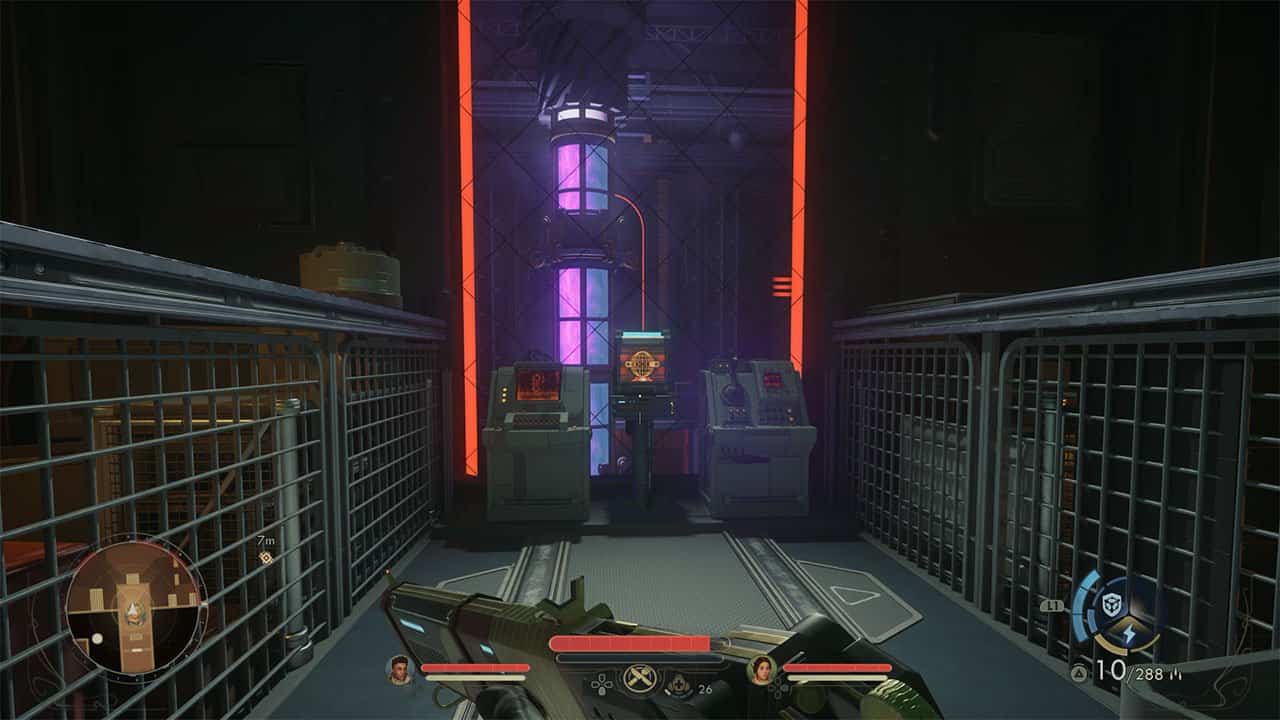Select the female companion portrait
This screenshot has width=1280, height=720.
point(761,669)
